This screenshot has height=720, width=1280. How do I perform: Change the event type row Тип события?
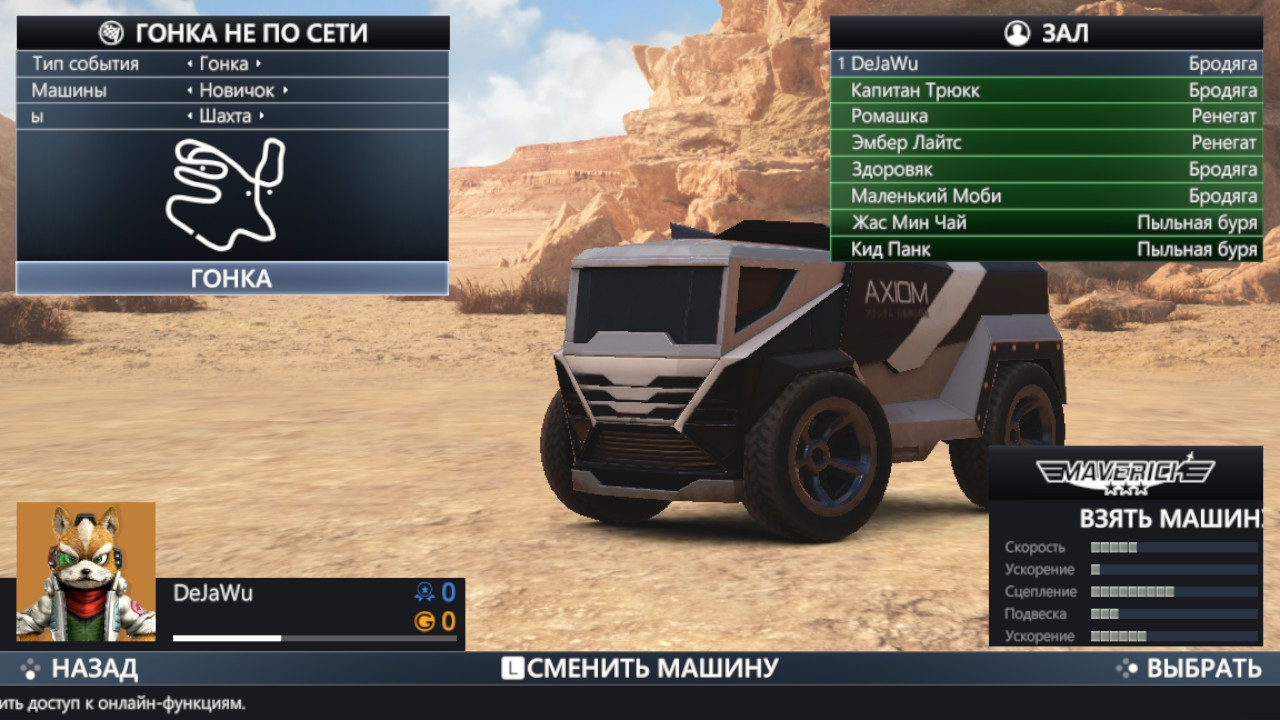[x=231, y=64]
